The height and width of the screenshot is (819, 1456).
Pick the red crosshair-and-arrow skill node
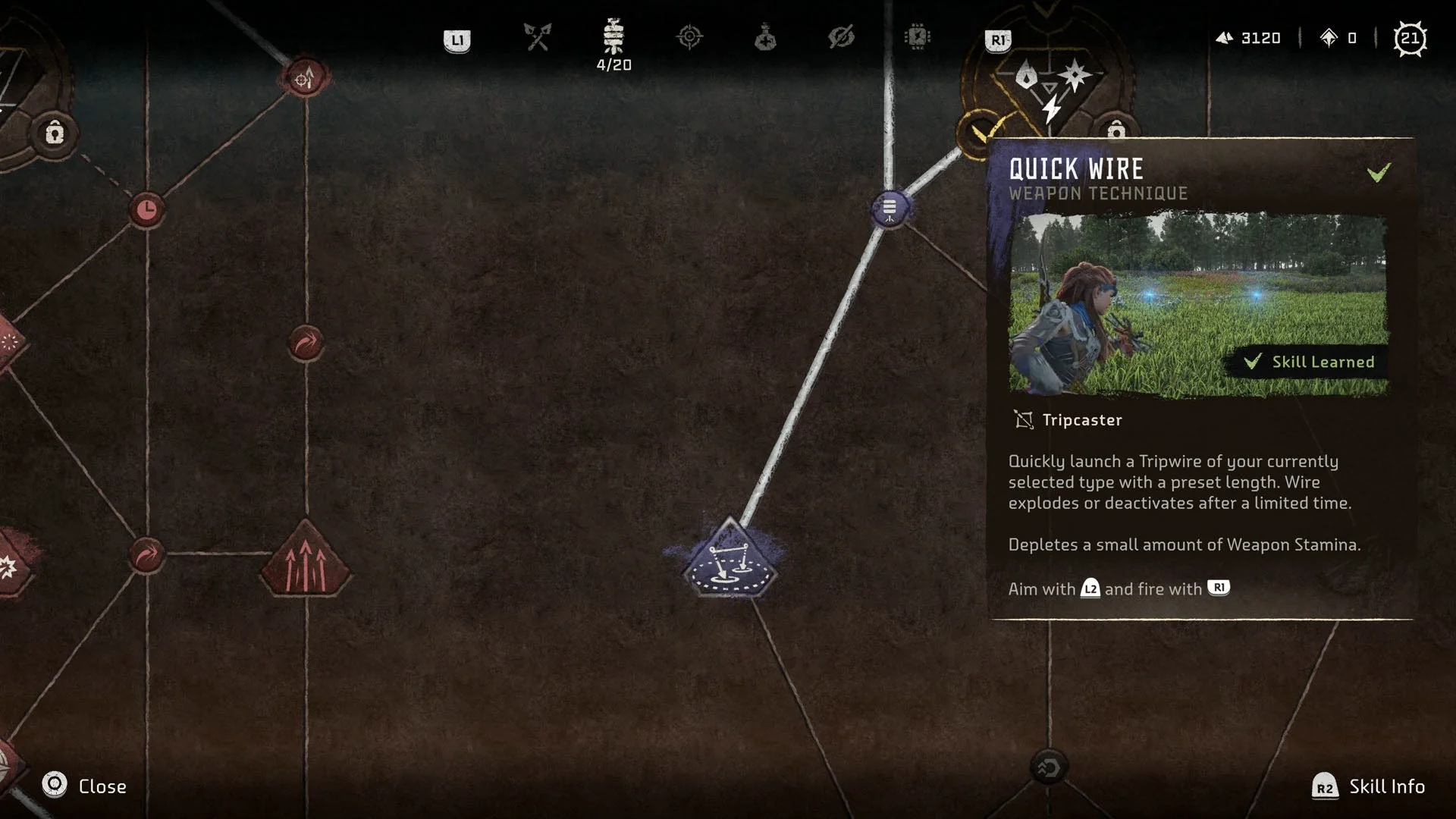pos(305,77)
